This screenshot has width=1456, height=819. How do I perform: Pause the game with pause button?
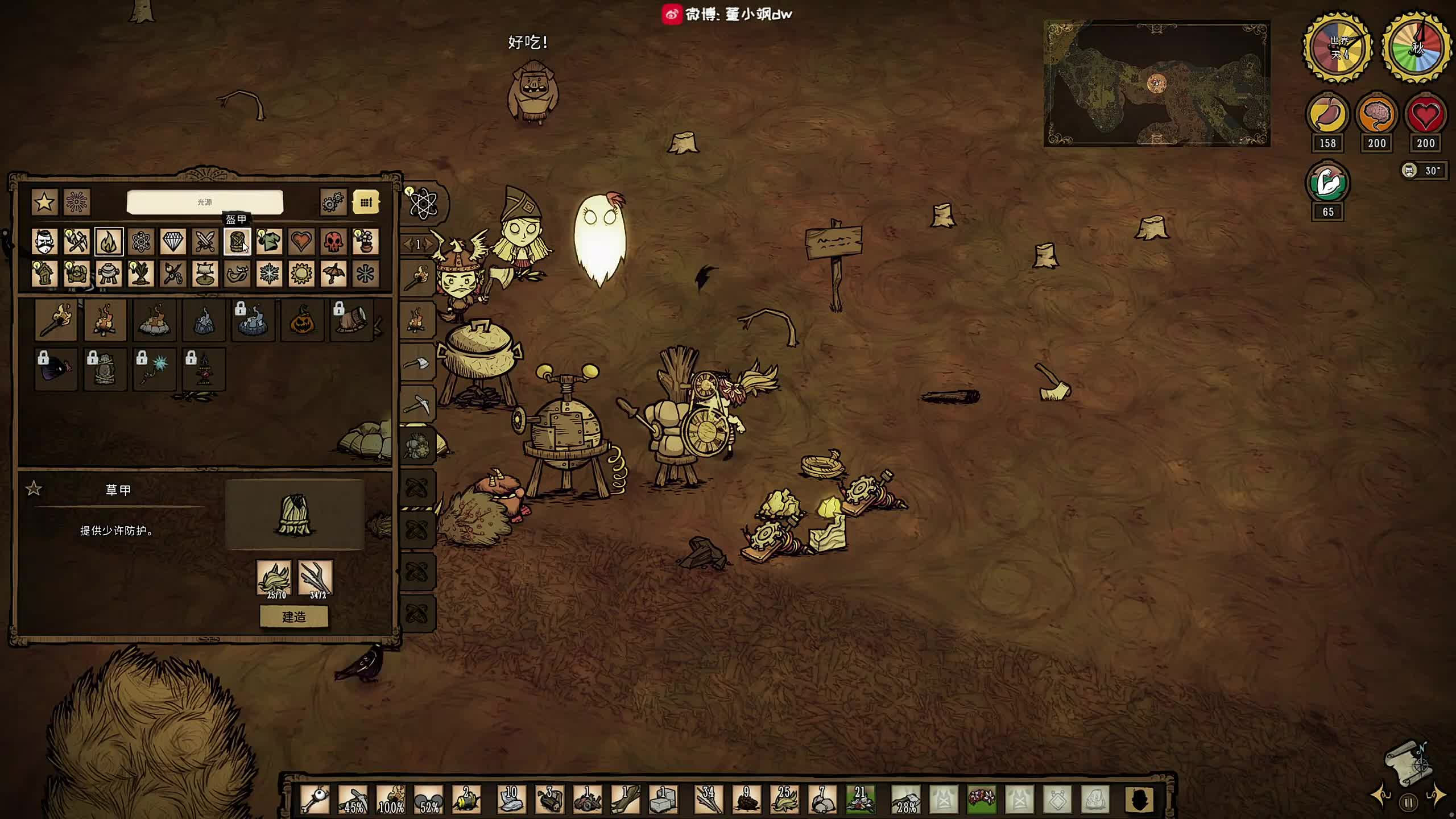1408,803
